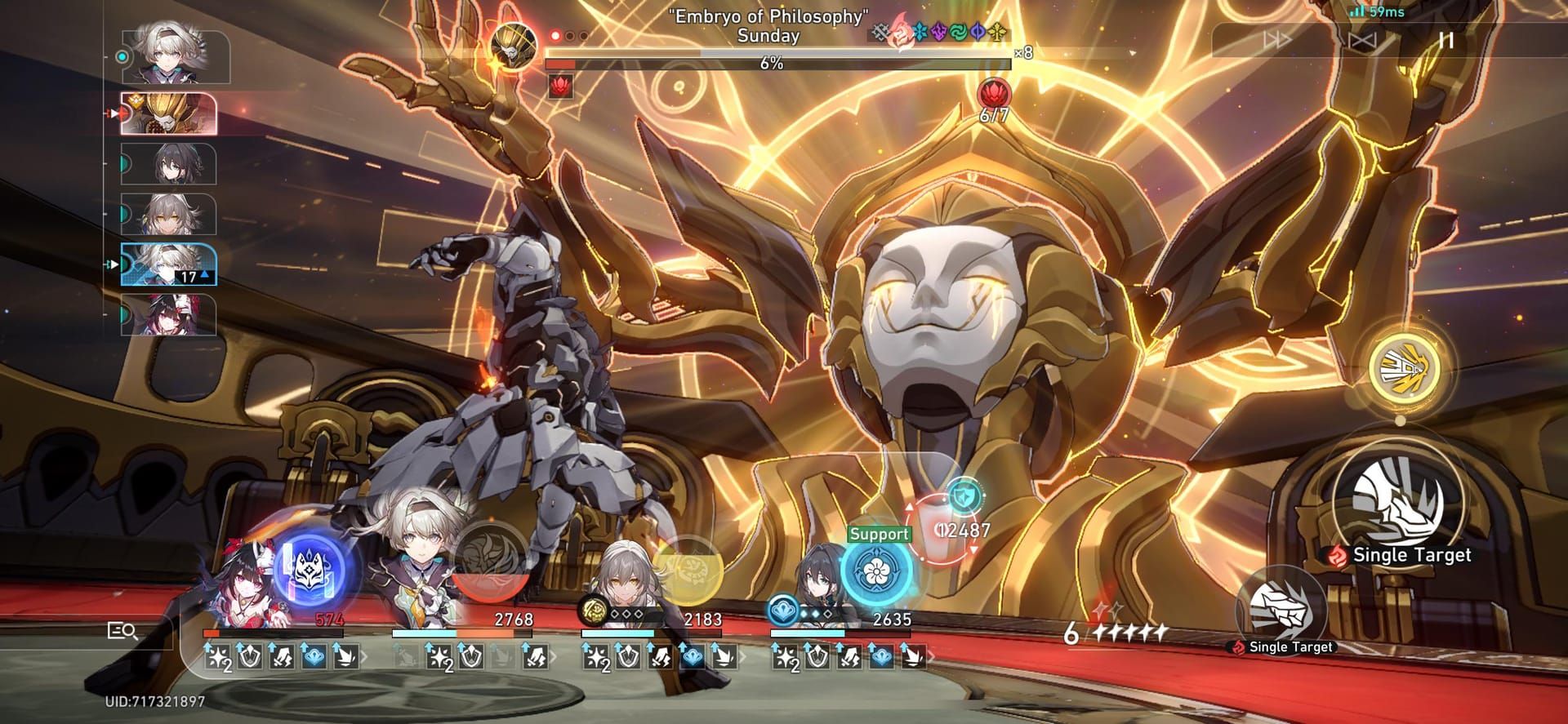The width and height of the screenshot is (1568, 724).
Task: Select Firefly's turn entry marked 17
Action: pyautogui.click(x=169, y=264)
